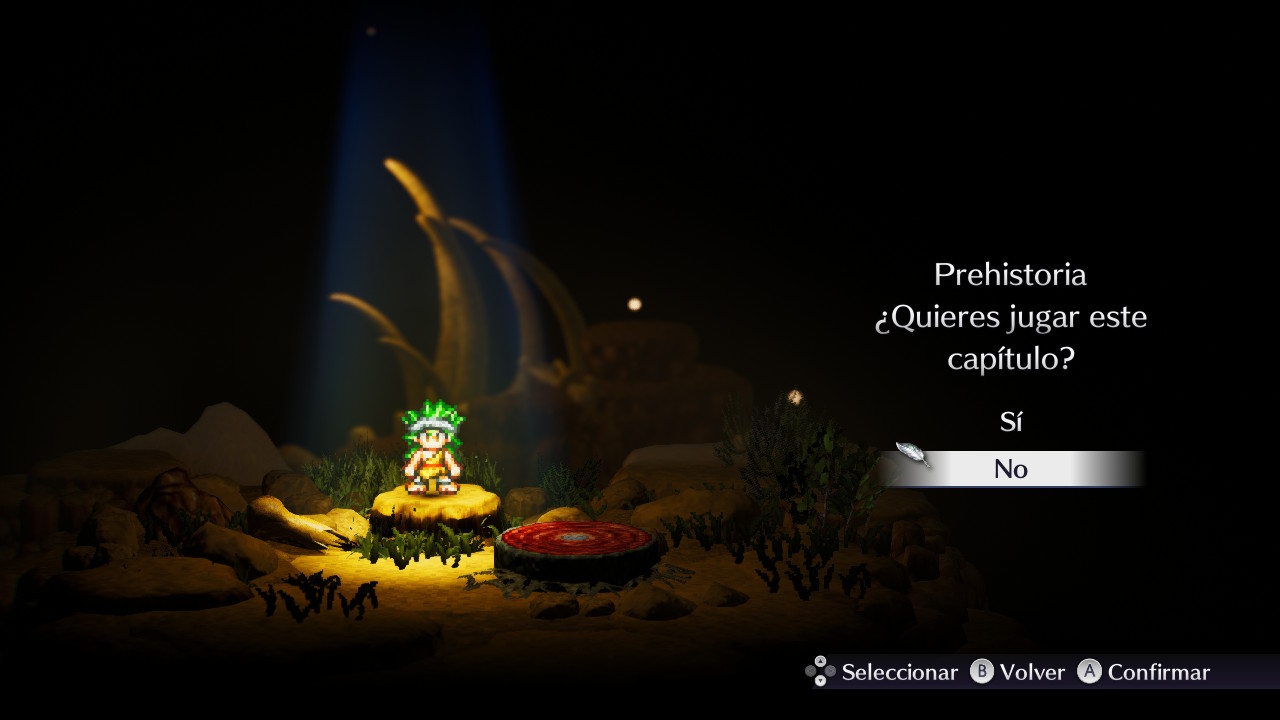Select the highlighted No option
The width and height of the screenshot is (1280, 720).
point(1010,469)
